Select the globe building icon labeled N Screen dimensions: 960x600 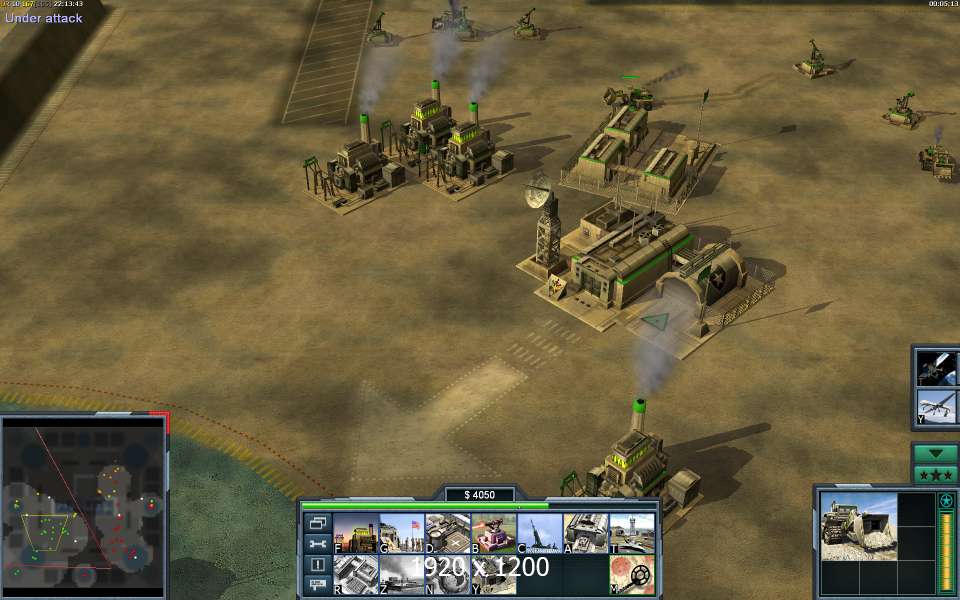(x=447, y=575)
